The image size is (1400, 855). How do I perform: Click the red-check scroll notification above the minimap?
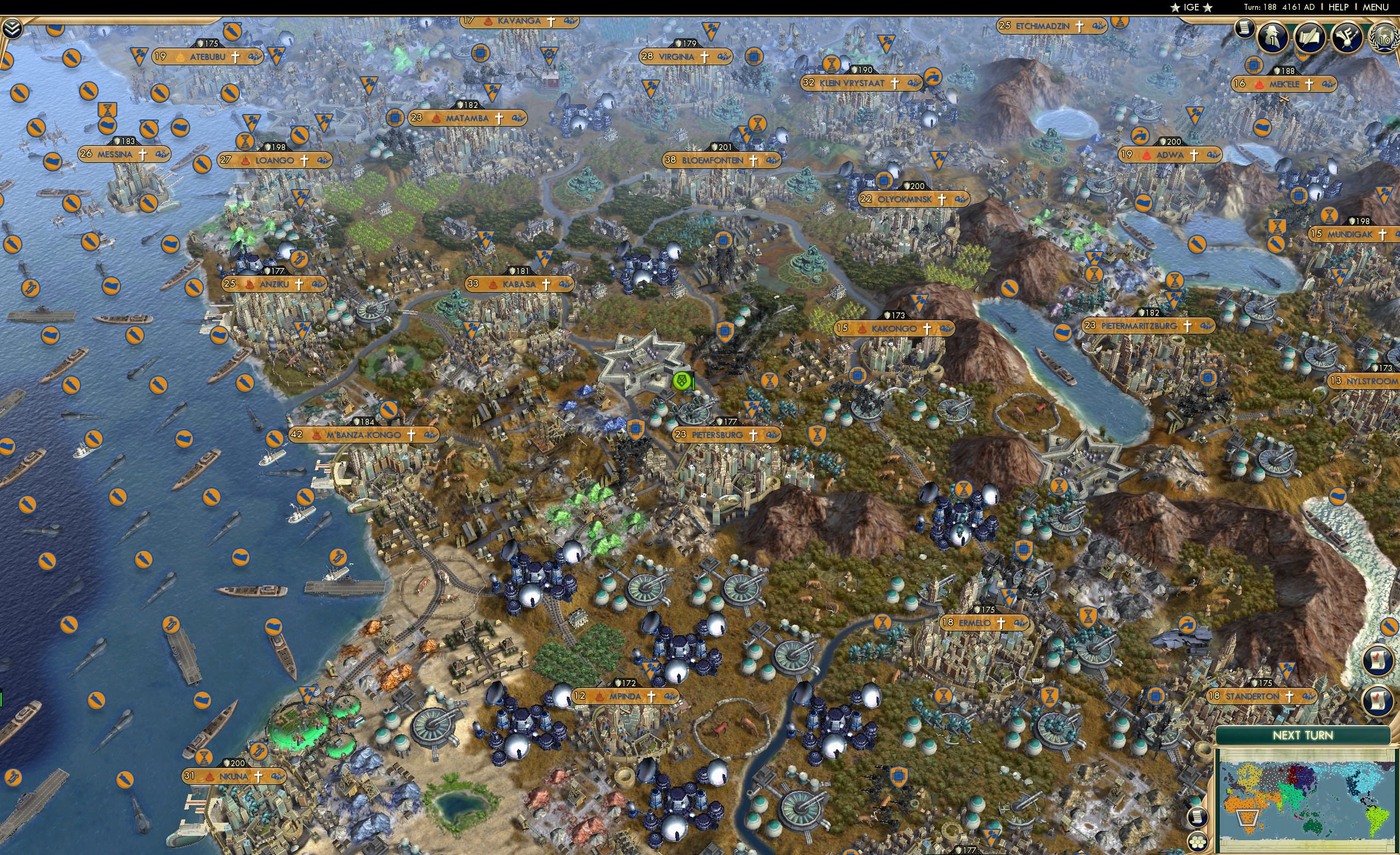[1378, 701]
